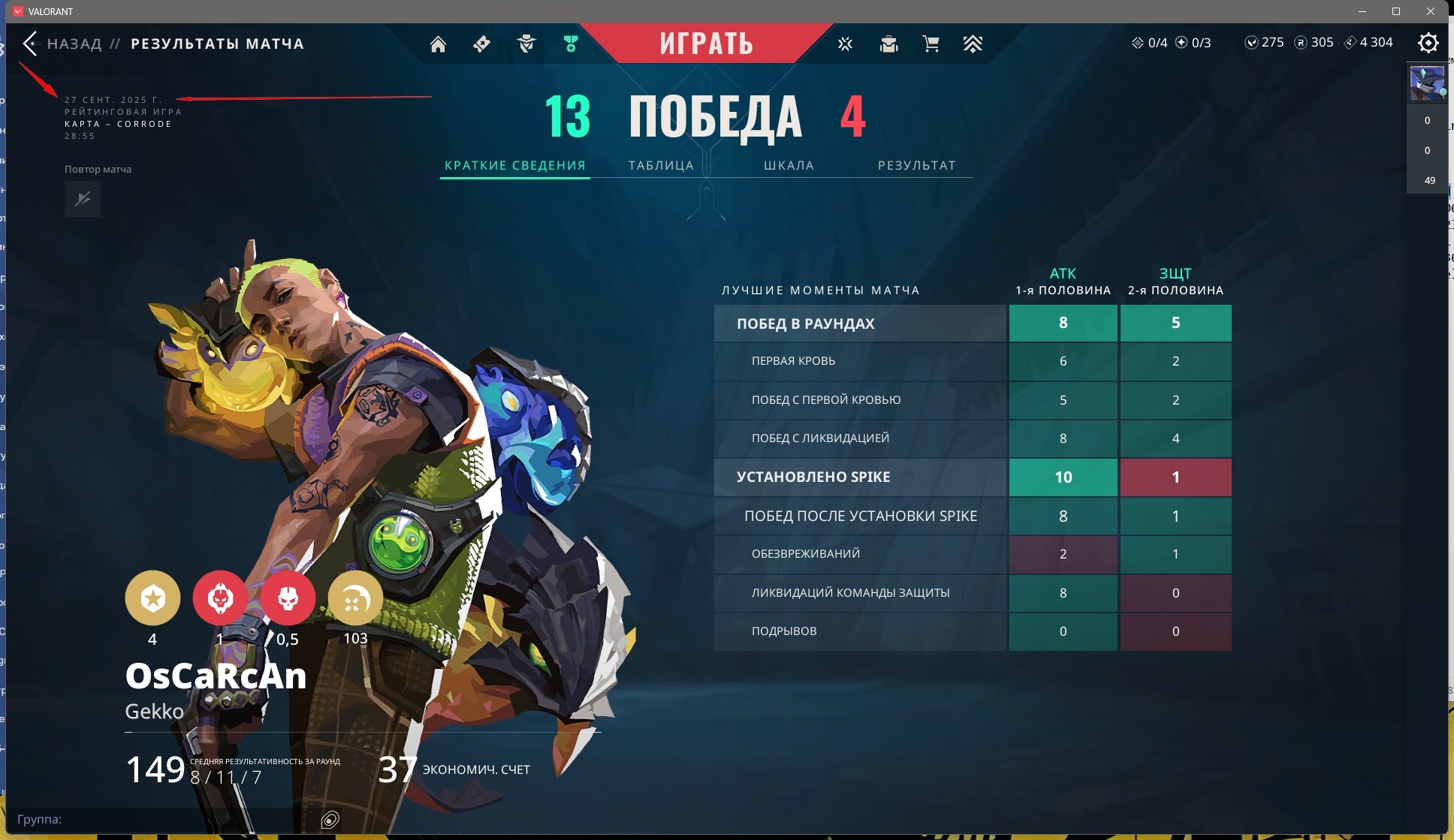Screen dimensions: 1454x840
Task: Open the green medal career icon
Action: (x=571, y=44)
